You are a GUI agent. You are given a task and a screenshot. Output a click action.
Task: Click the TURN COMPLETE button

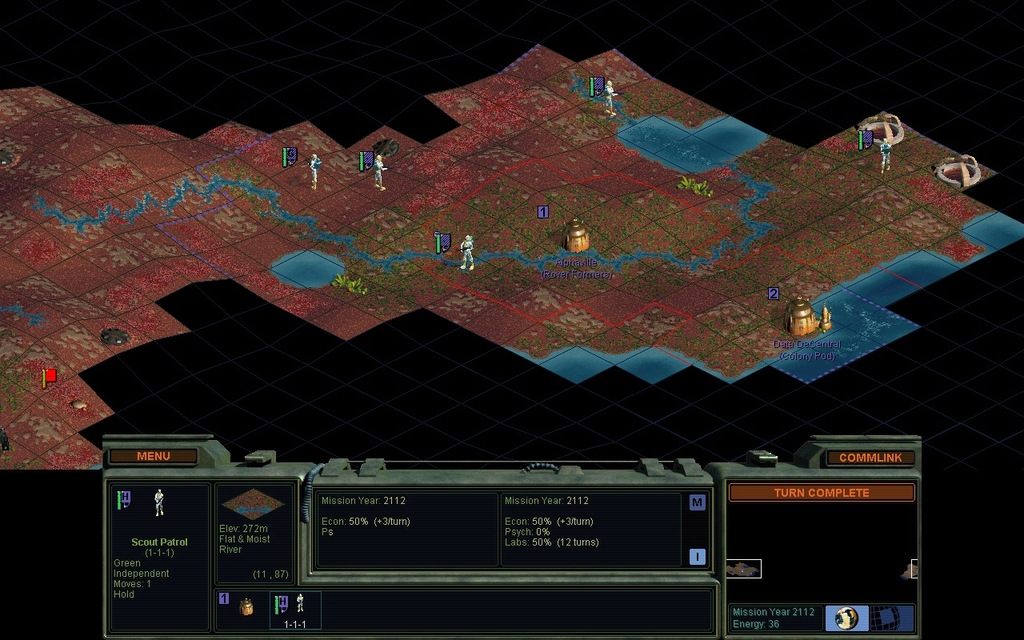point(821,493)
